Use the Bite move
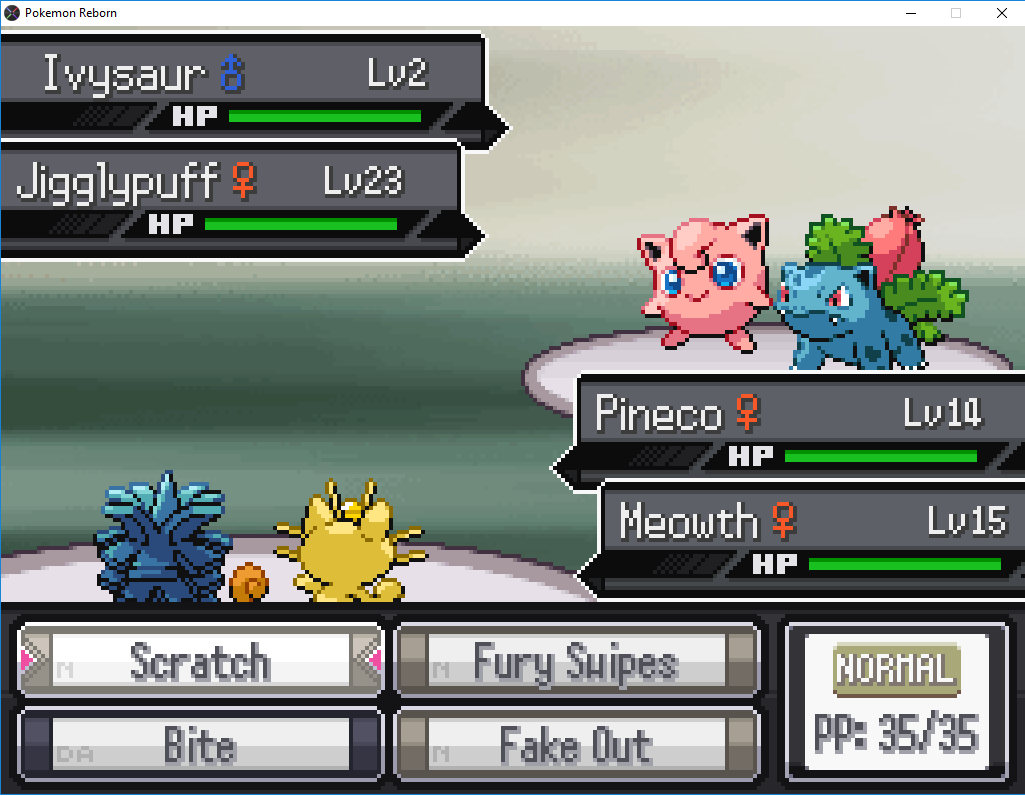 click(200, 745)
